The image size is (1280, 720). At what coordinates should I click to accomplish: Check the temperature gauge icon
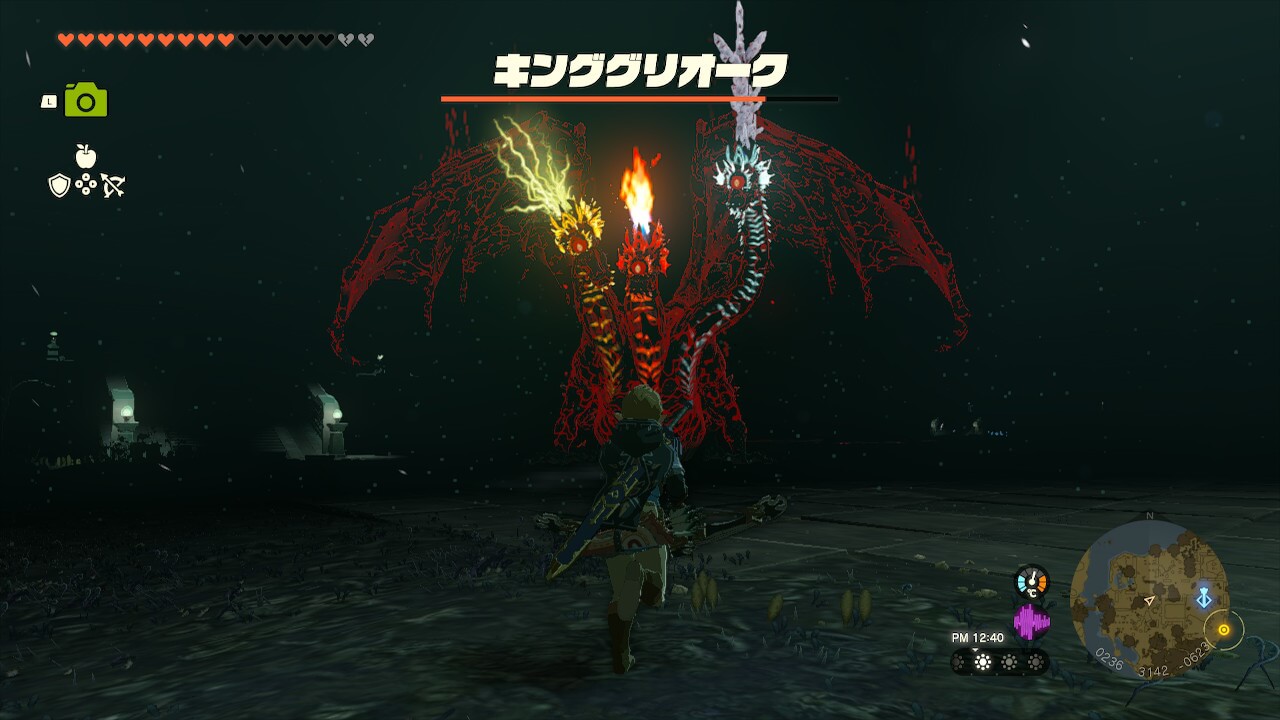click(x=1031, y=581)
